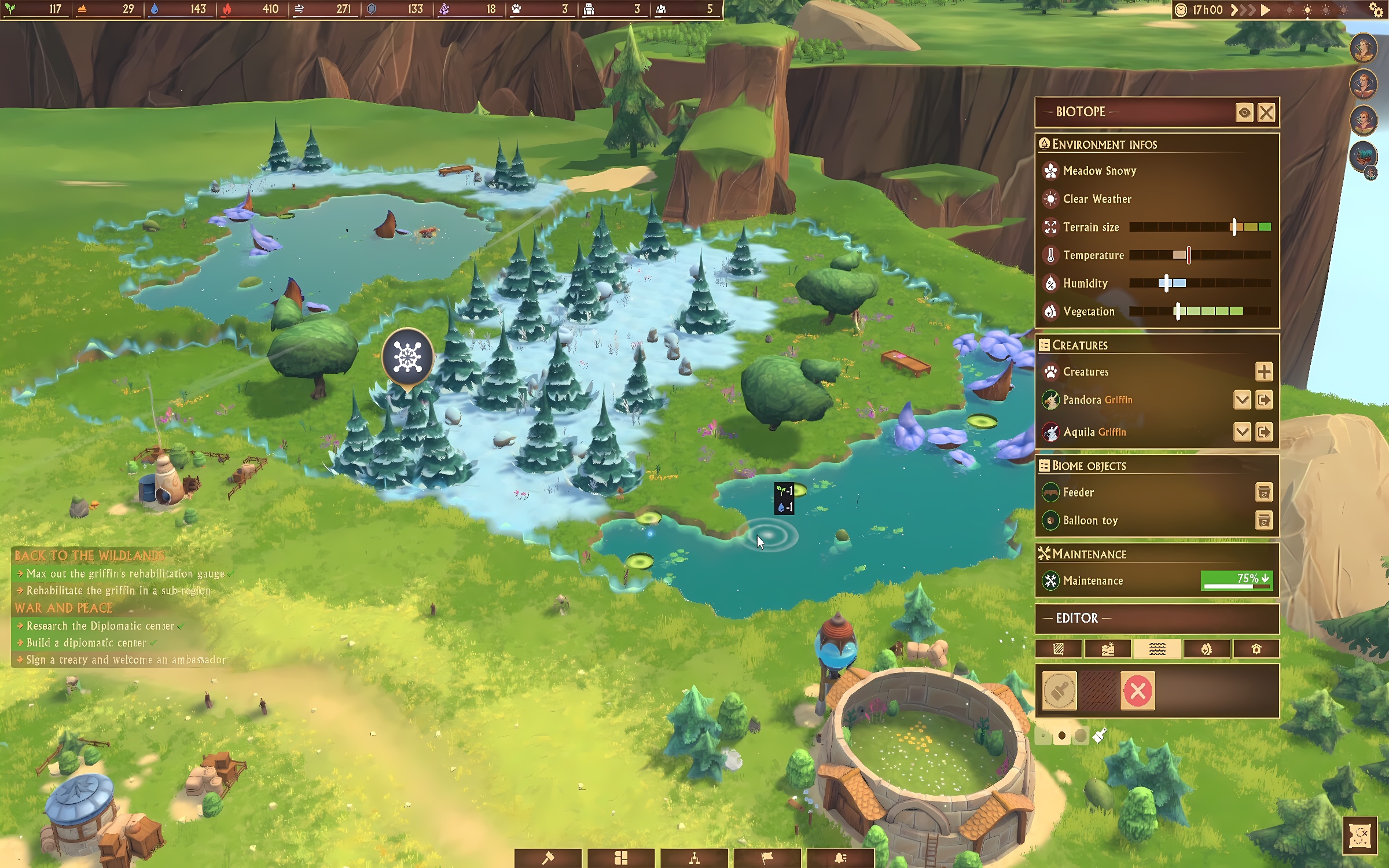Screen dimensions: 1389x868
Task: Open the map icon in the corner
Action: [x=1359, y=835]
